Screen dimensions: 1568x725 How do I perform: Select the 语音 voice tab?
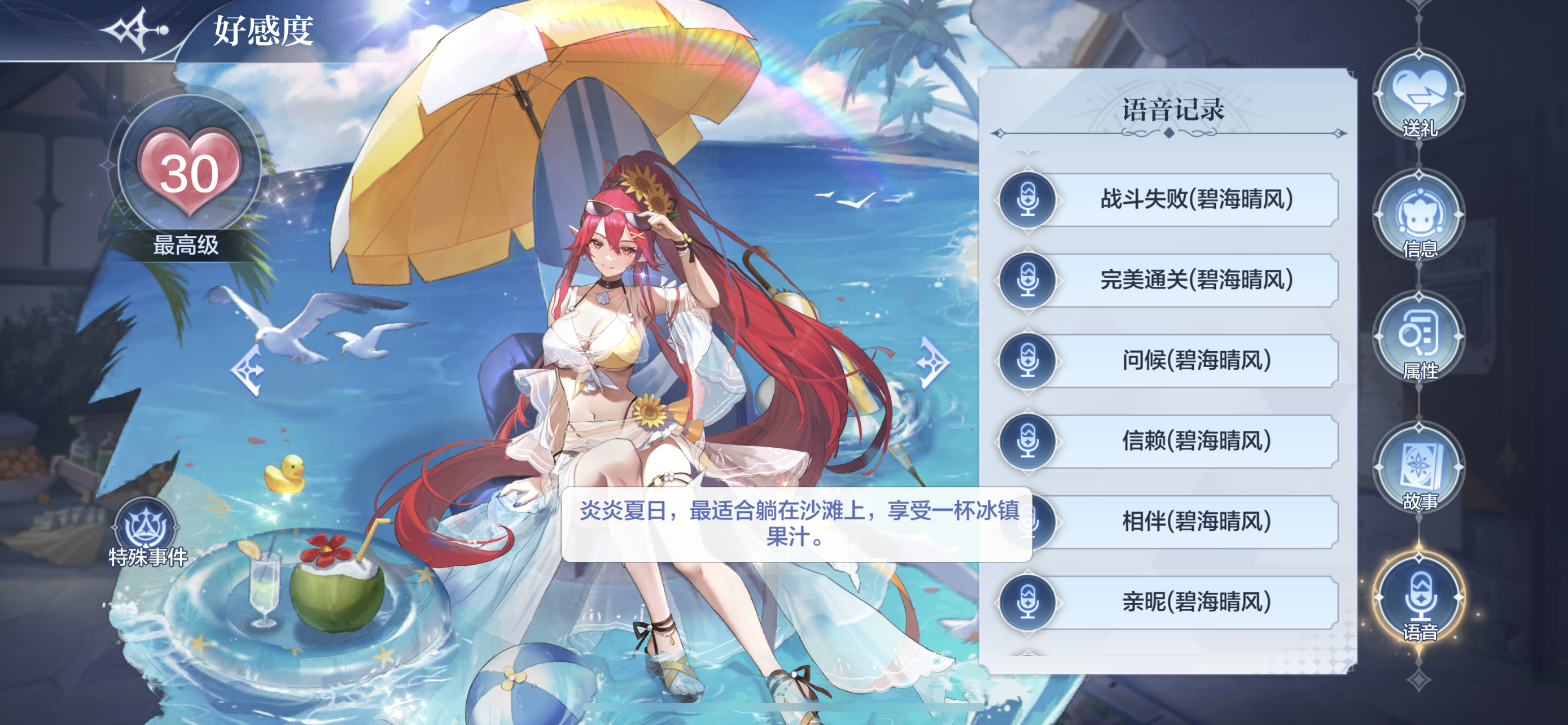(x=1418, y=600)
